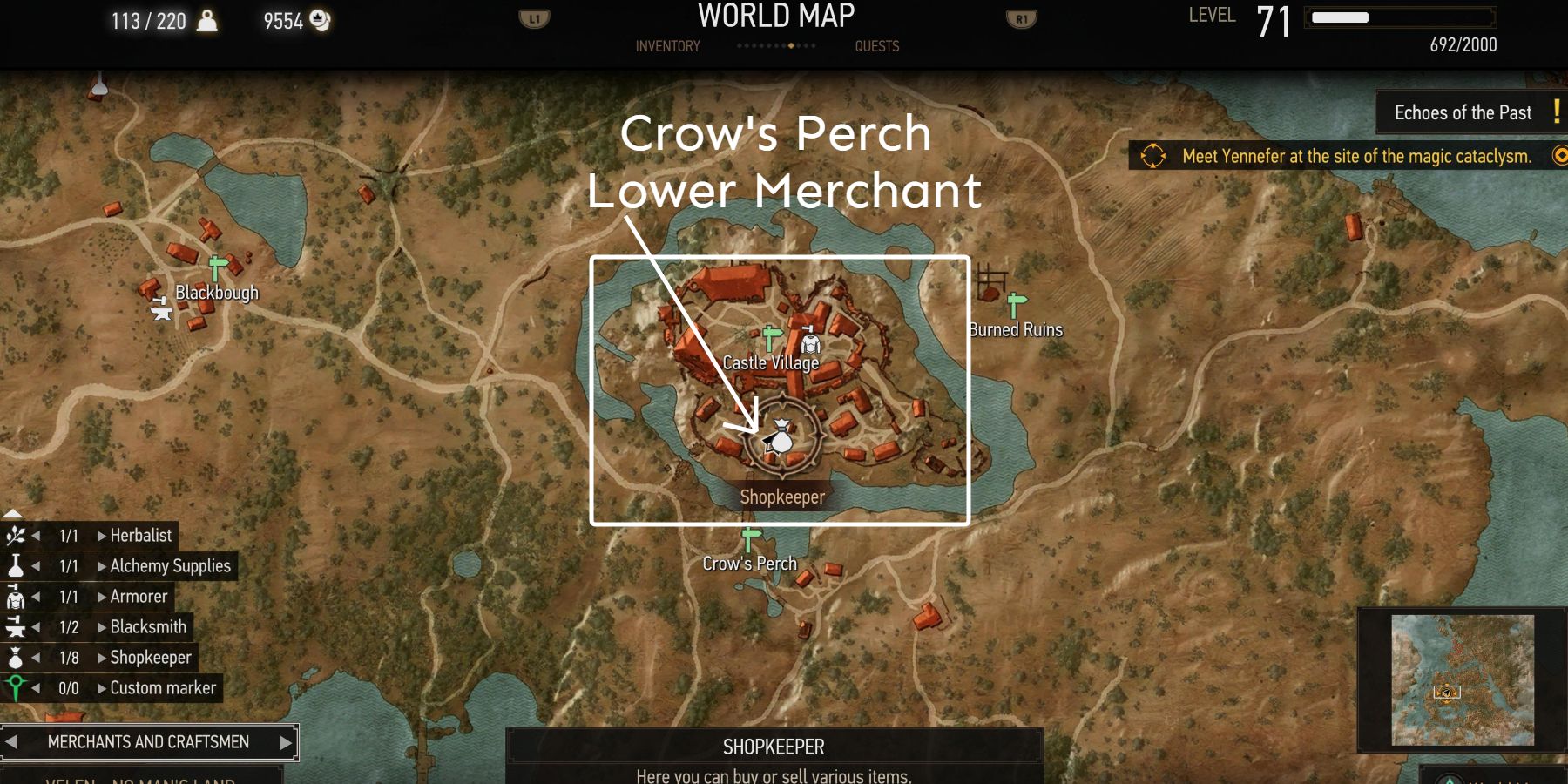
Task: Toggle the Shopkeeper filter visibility
Action: coord(17,658)
